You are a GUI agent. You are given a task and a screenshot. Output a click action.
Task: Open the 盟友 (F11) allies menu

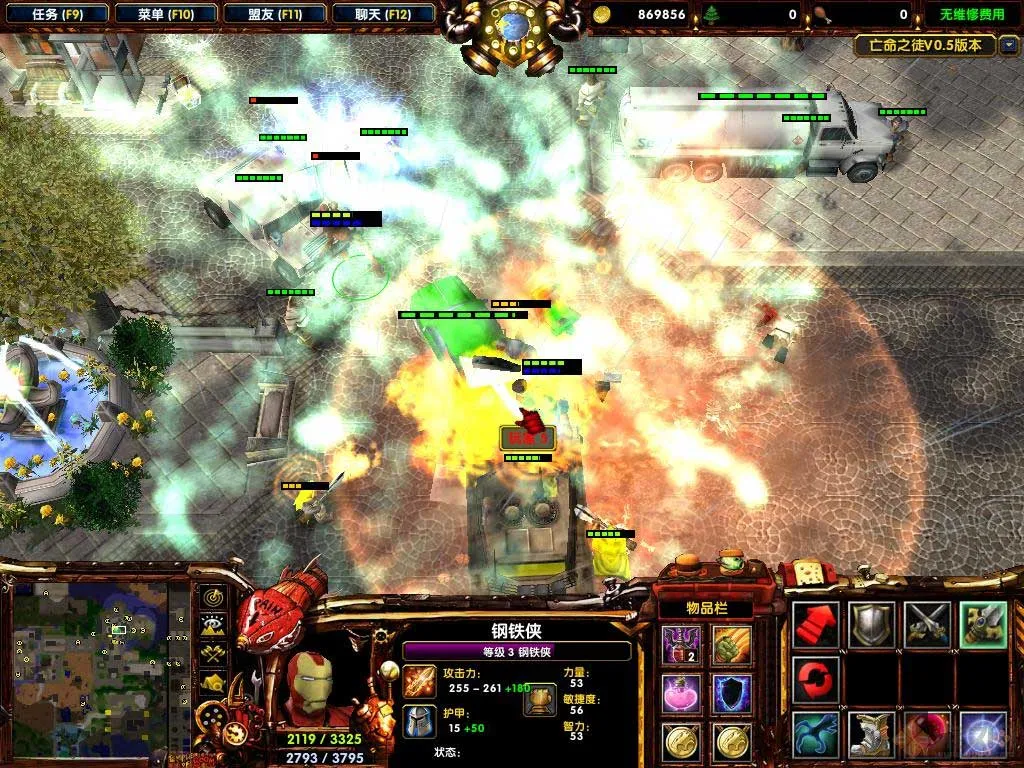[x=275, y=14]
